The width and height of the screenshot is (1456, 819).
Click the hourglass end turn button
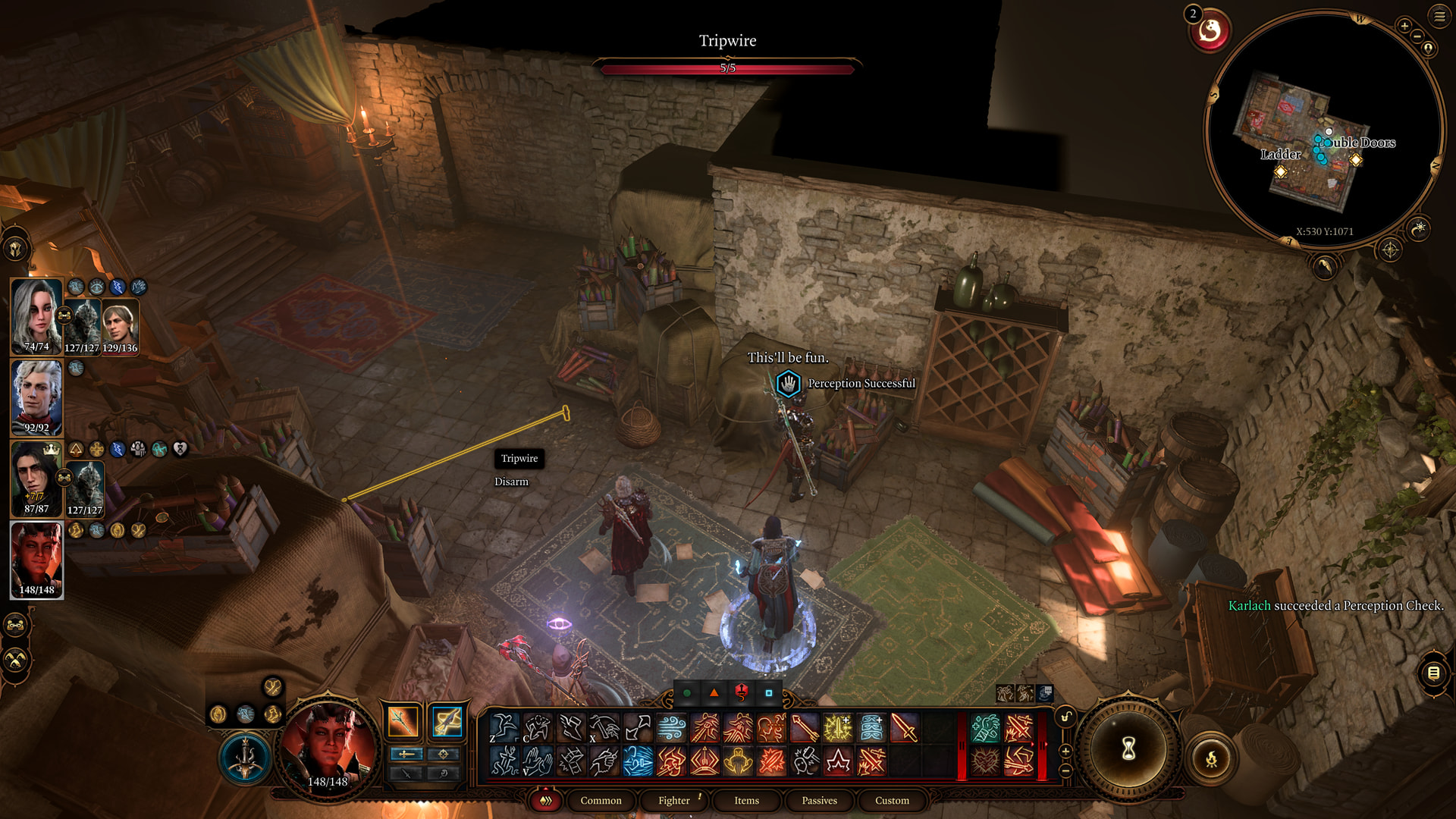point(1128,749)
